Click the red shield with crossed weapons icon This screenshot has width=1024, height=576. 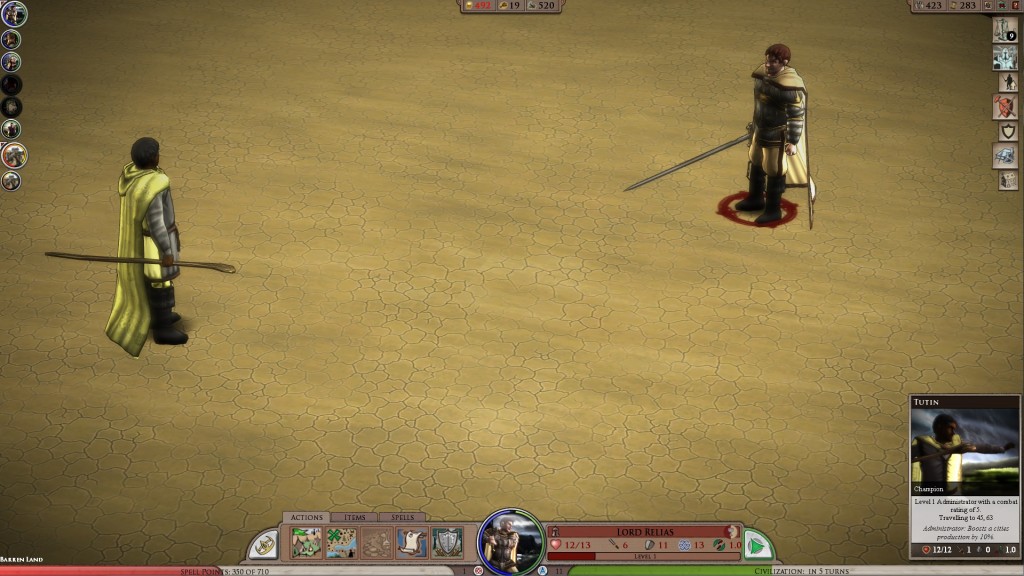pyautogui.click(x=1005, y=106)
